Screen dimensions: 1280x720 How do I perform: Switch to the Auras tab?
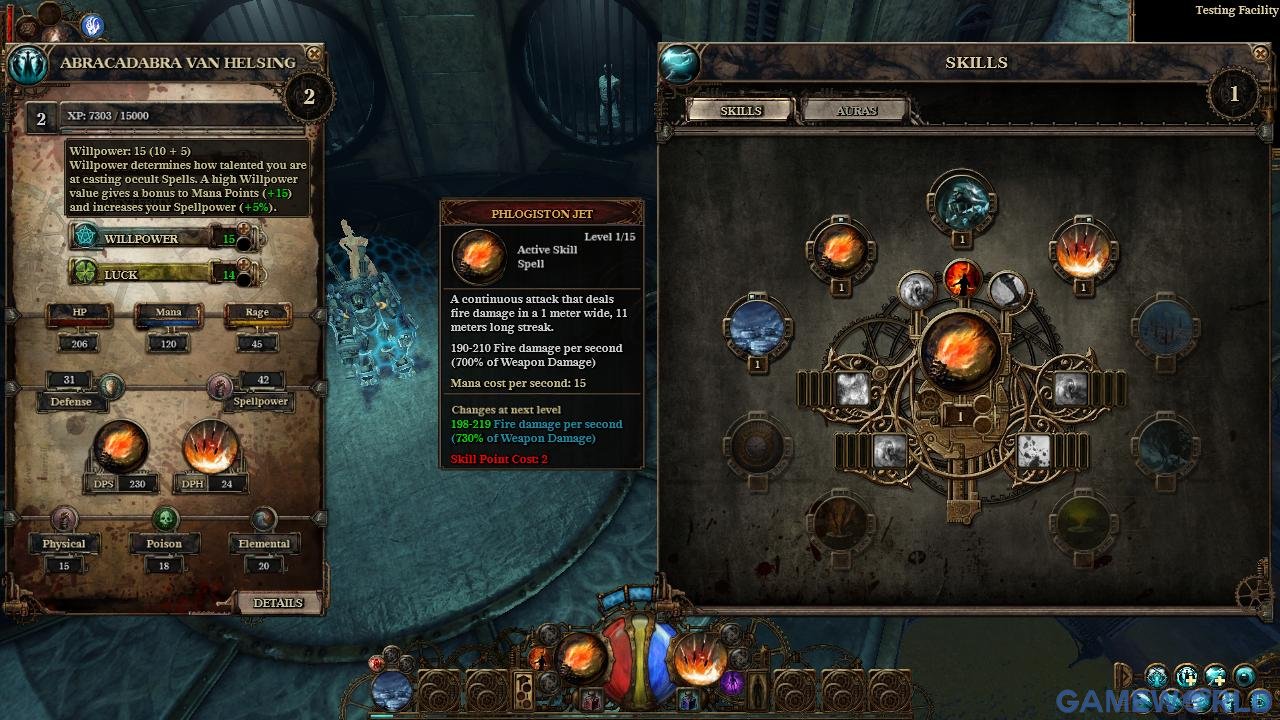[x=855, y=111]
